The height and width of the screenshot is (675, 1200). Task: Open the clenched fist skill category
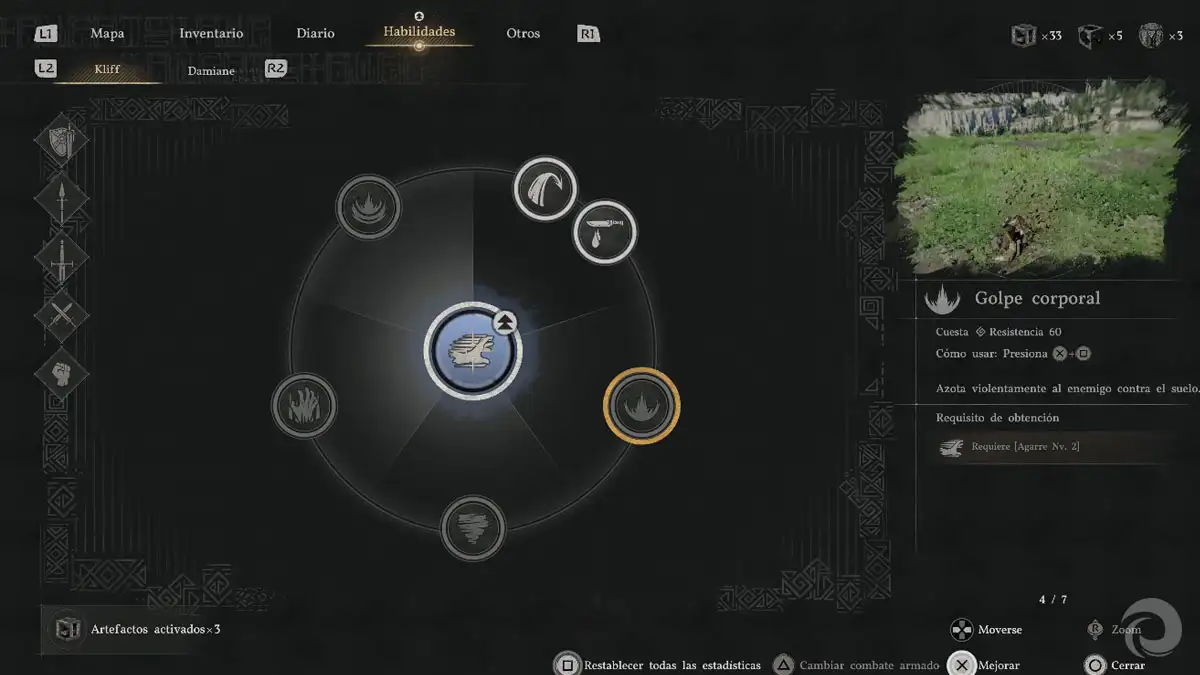(62, 373)
